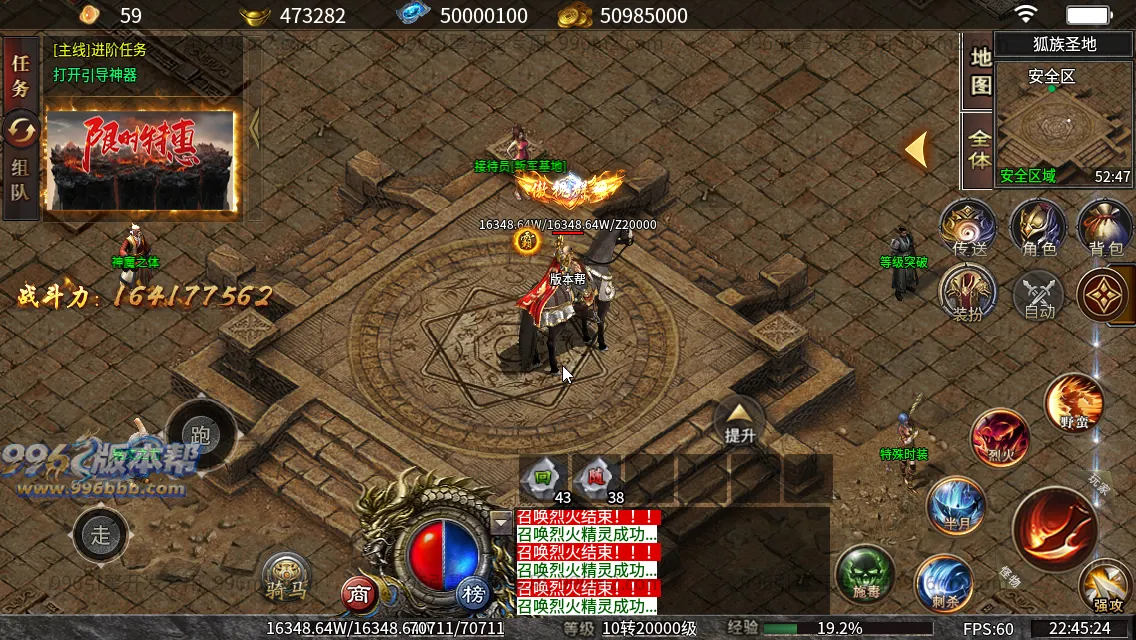Select the 进阶任务 main quest tracker entry
1136x640 pixels.
pyautogui.click(x=100, y=51)
